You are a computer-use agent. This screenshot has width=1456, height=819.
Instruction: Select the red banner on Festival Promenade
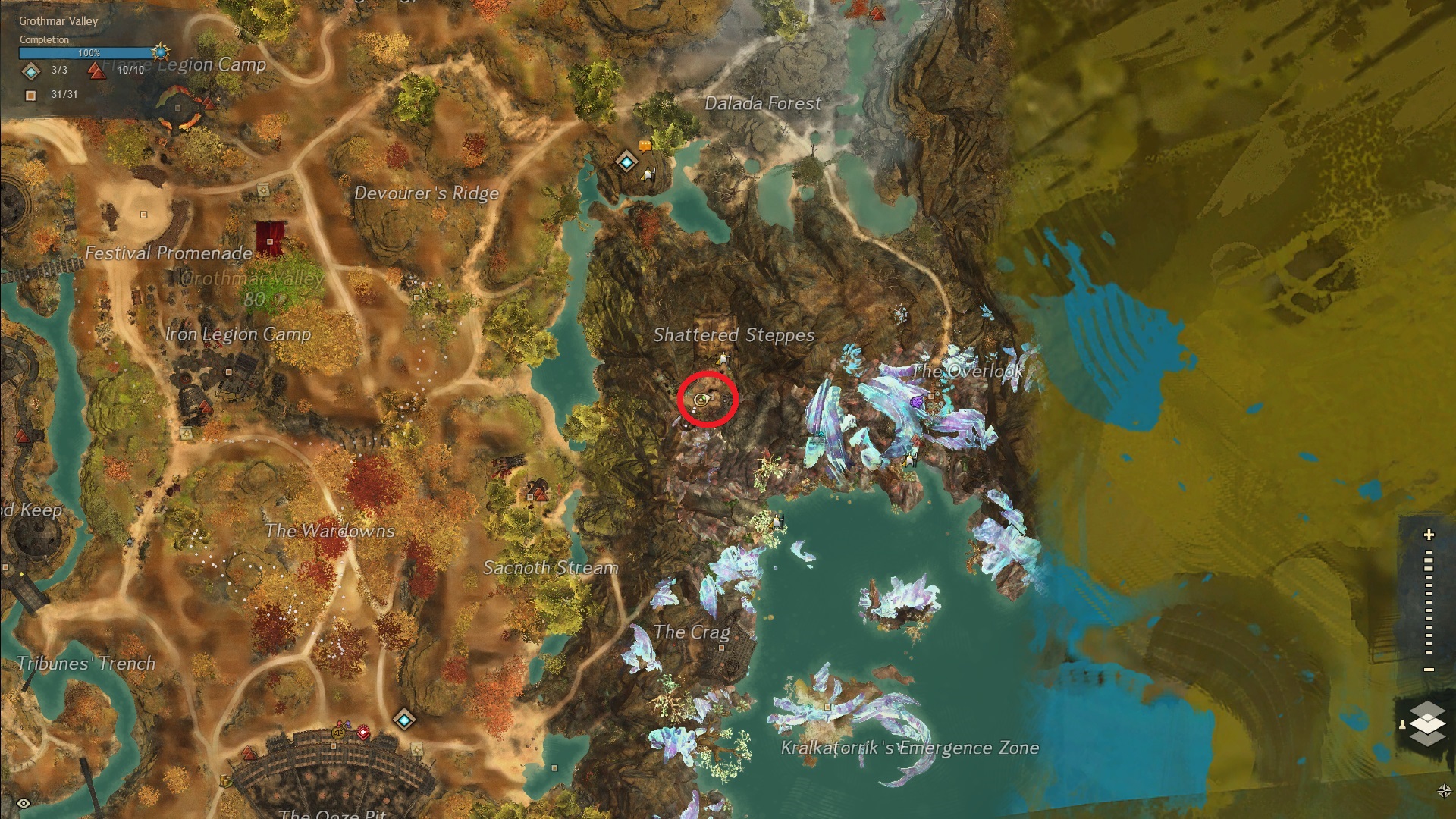(270, 237)
